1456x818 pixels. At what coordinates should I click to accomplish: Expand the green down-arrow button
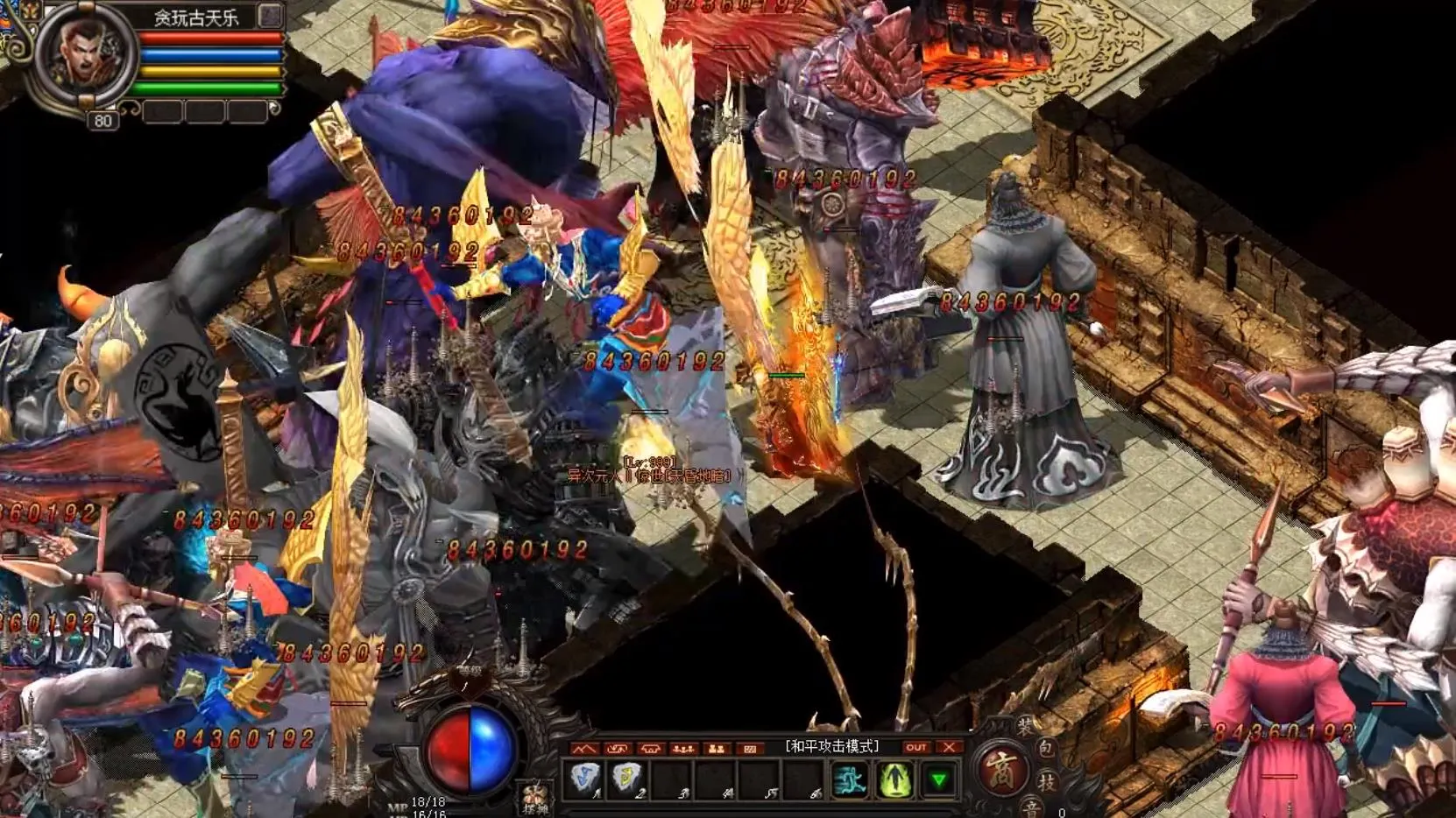click(938, 779)
